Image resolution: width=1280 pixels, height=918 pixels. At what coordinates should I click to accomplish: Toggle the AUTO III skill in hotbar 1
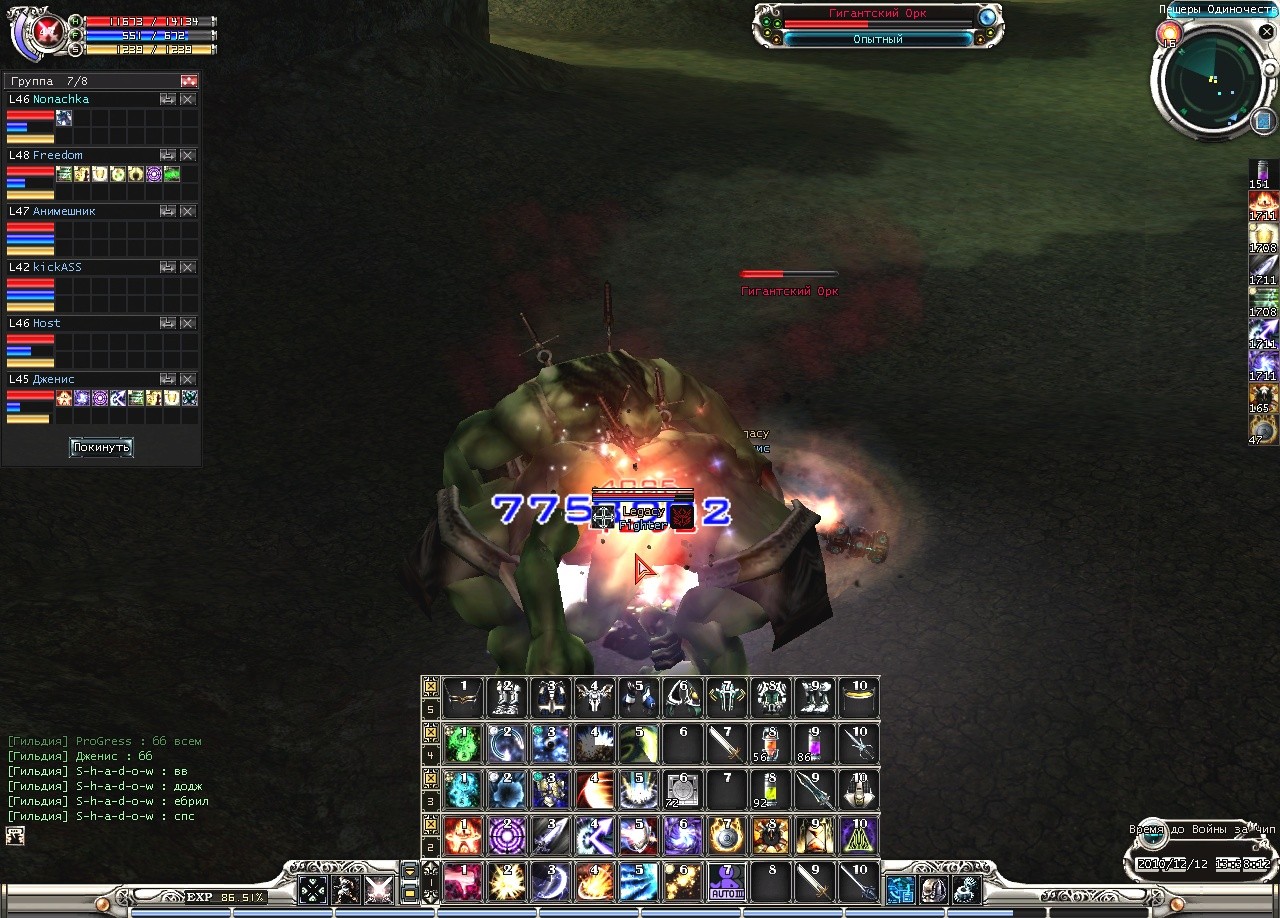(x=727, y=882)
